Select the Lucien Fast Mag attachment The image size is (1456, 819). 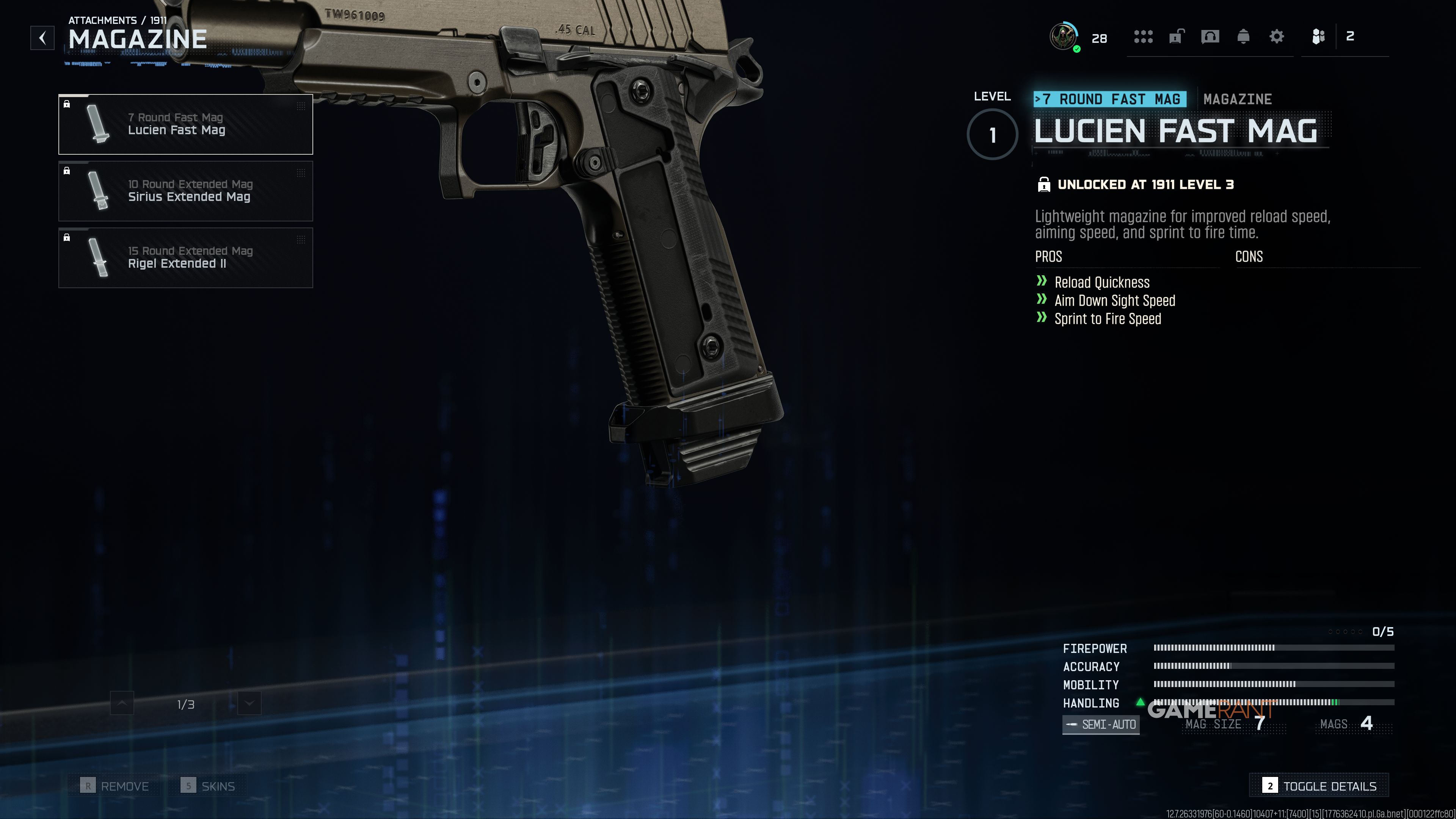[185, 124]
